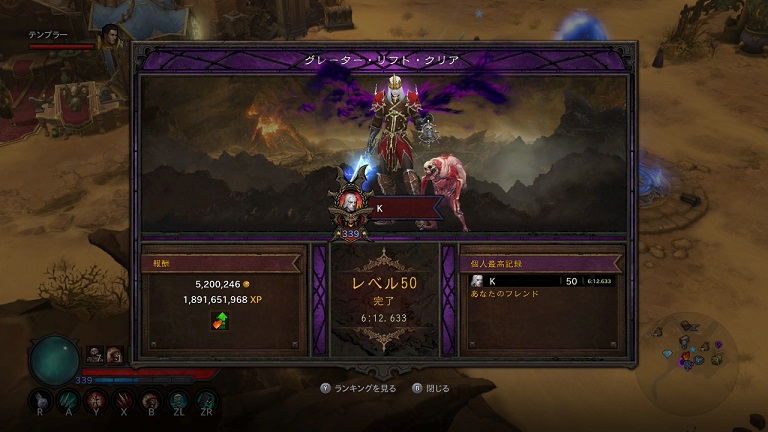The image size is (768, 432).
Task: Select the reward item with green arrow
Action: click(220, 320)
